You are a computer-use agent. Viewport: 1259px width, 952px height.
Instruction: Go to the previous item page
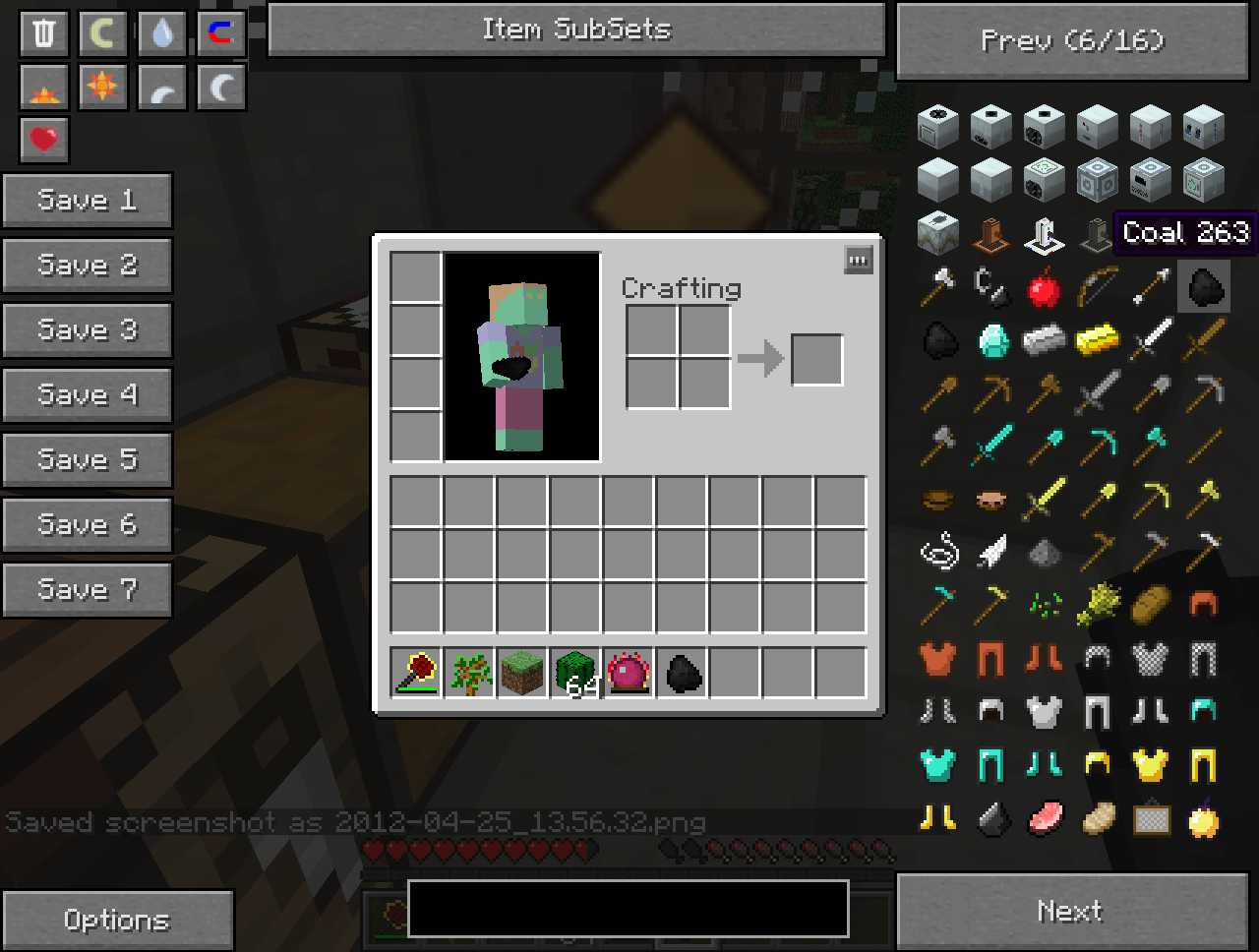[x=1072, y=41]
